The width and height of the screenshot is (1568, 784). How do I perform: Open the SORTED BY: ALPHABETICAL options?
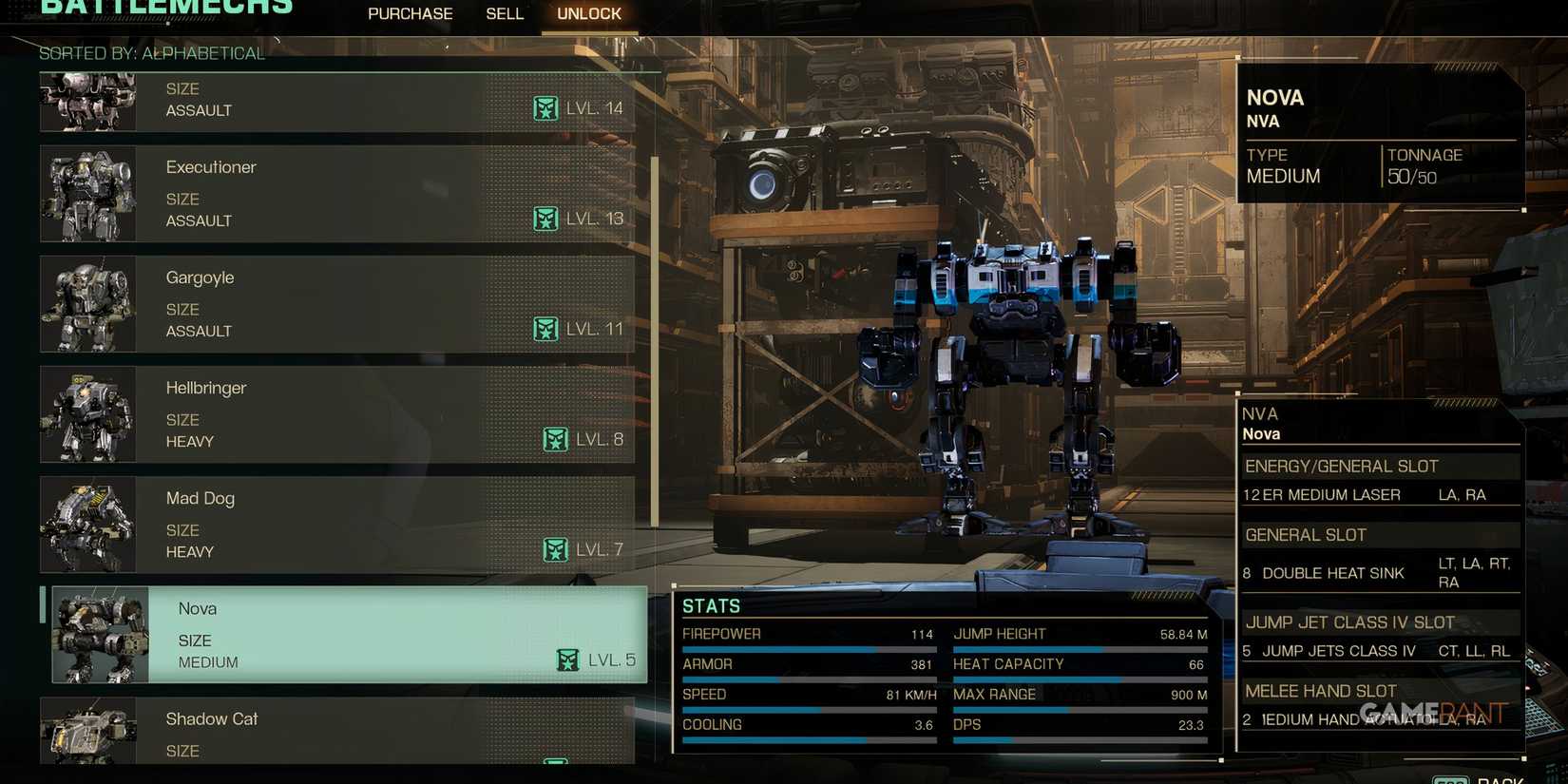(155, 54)
